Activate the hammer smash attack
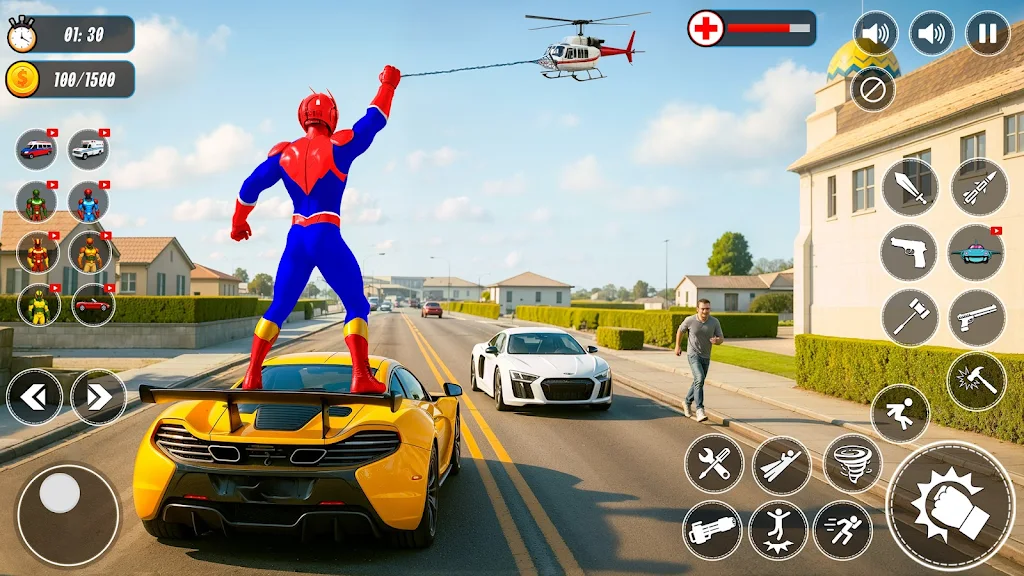Viewport: 1024px width, 576px height. pos(975,381)
